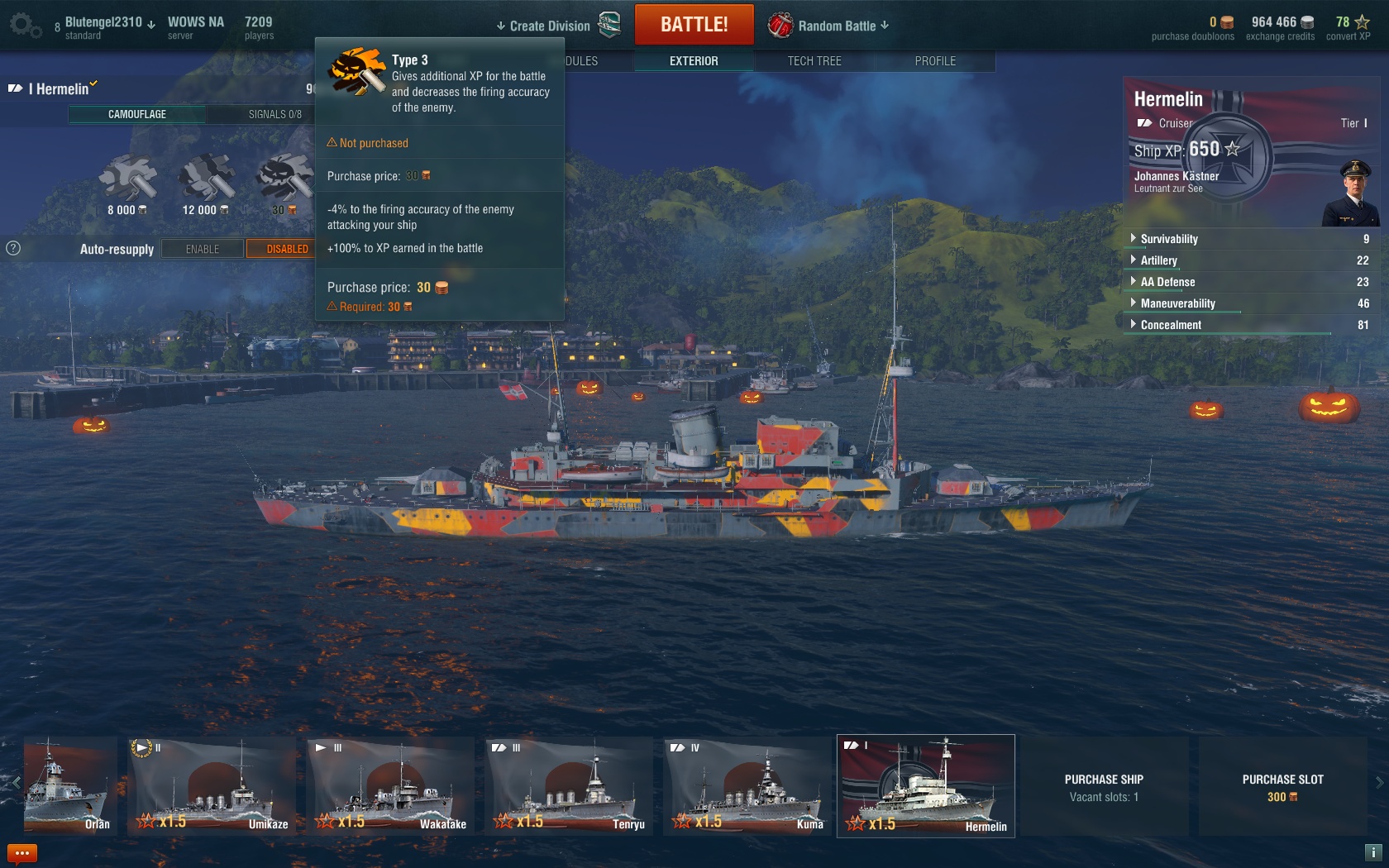
Task: Select the Kuma ship in carousel
Action: point(748,785)
